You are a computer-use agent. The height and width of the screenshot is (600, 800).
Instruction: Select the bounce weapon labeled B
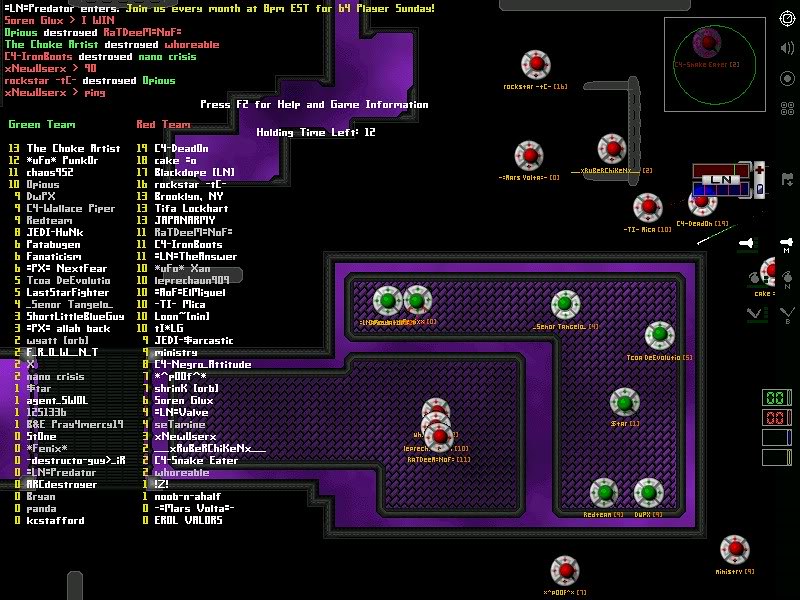pyautogui.click(x=788, y=313)
